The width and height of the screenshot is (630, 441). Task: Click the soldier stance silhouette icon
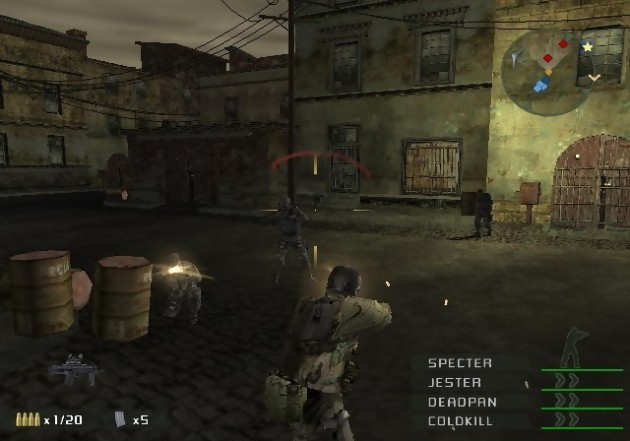(x=575, y=347)
